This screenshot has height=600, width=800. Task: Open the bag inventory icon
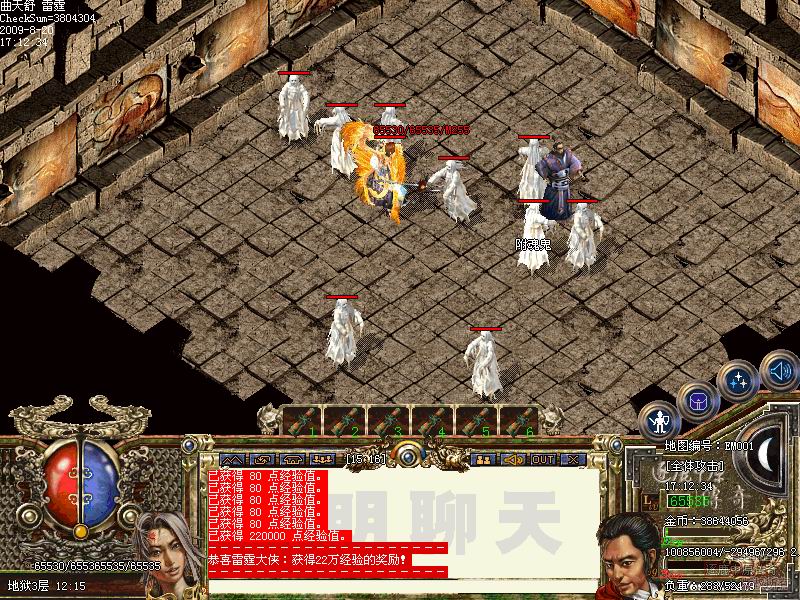(x=697, y=401)
